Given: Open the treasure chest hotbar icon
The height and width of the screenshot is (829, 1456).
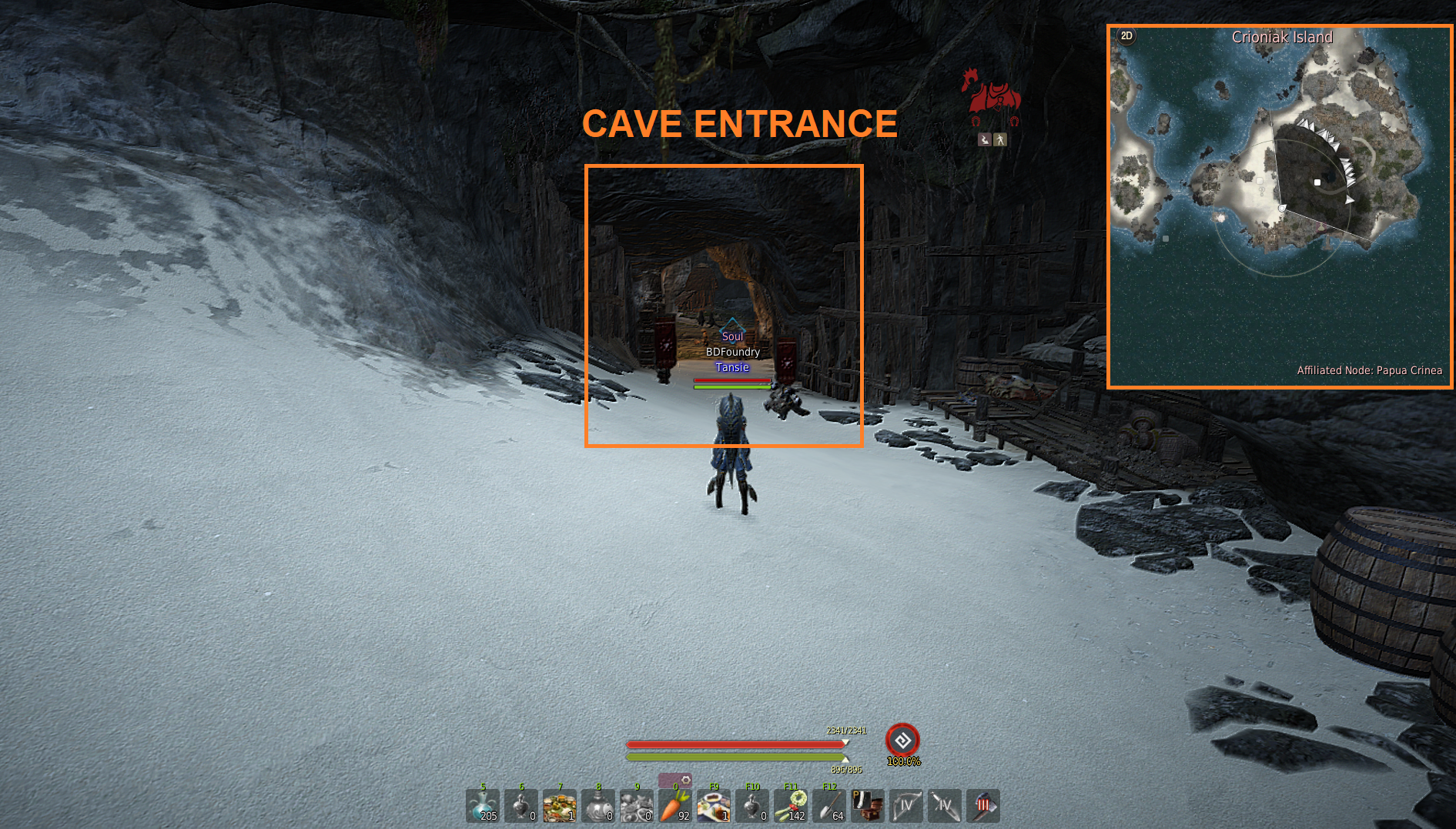Looking at the screenshot, I should click(x=868, y=806).
